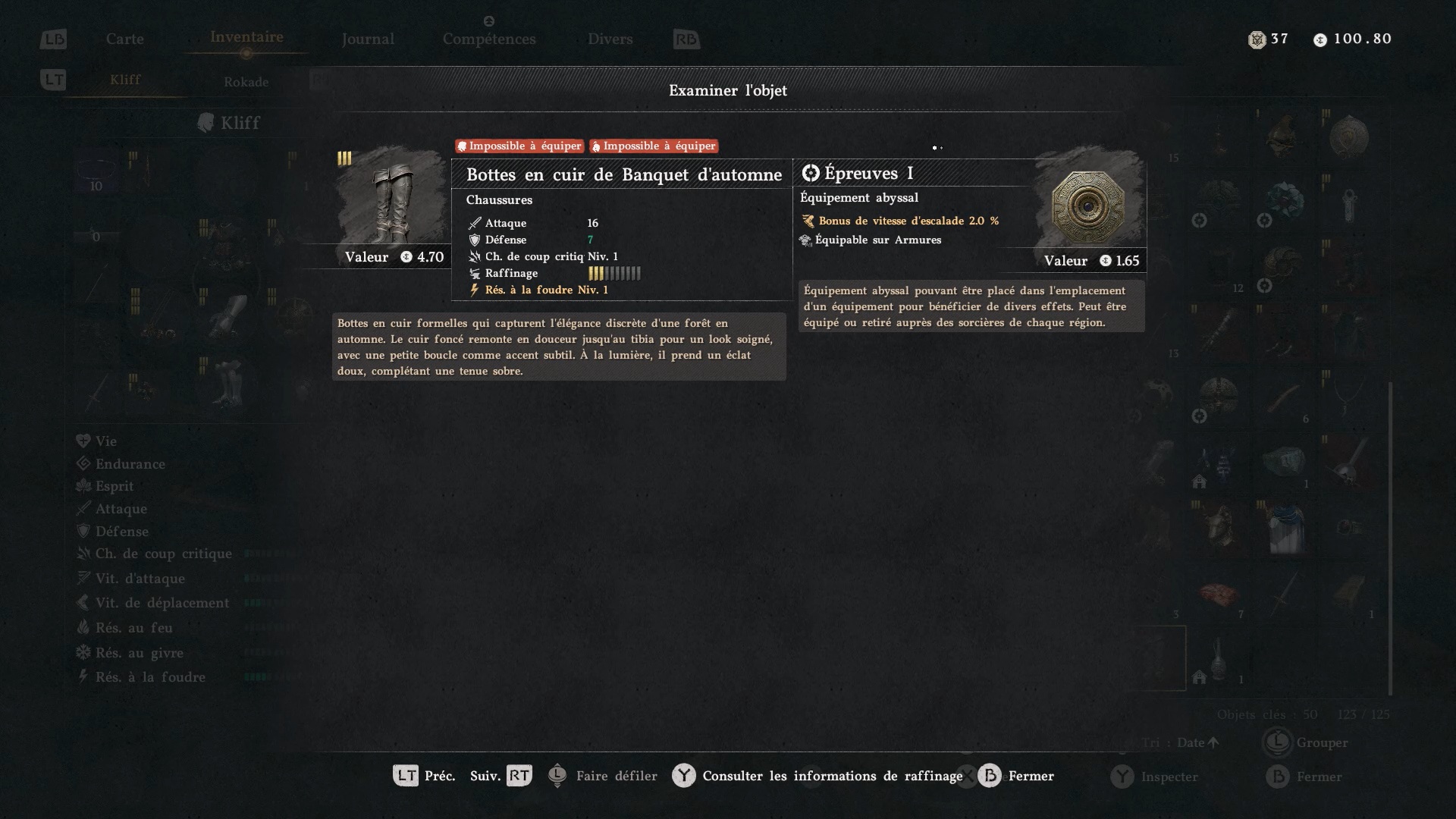The height and width of the screenshot is (819, 1456).
Task: Consult the raffinage information
Action: (x=817, y=776)
